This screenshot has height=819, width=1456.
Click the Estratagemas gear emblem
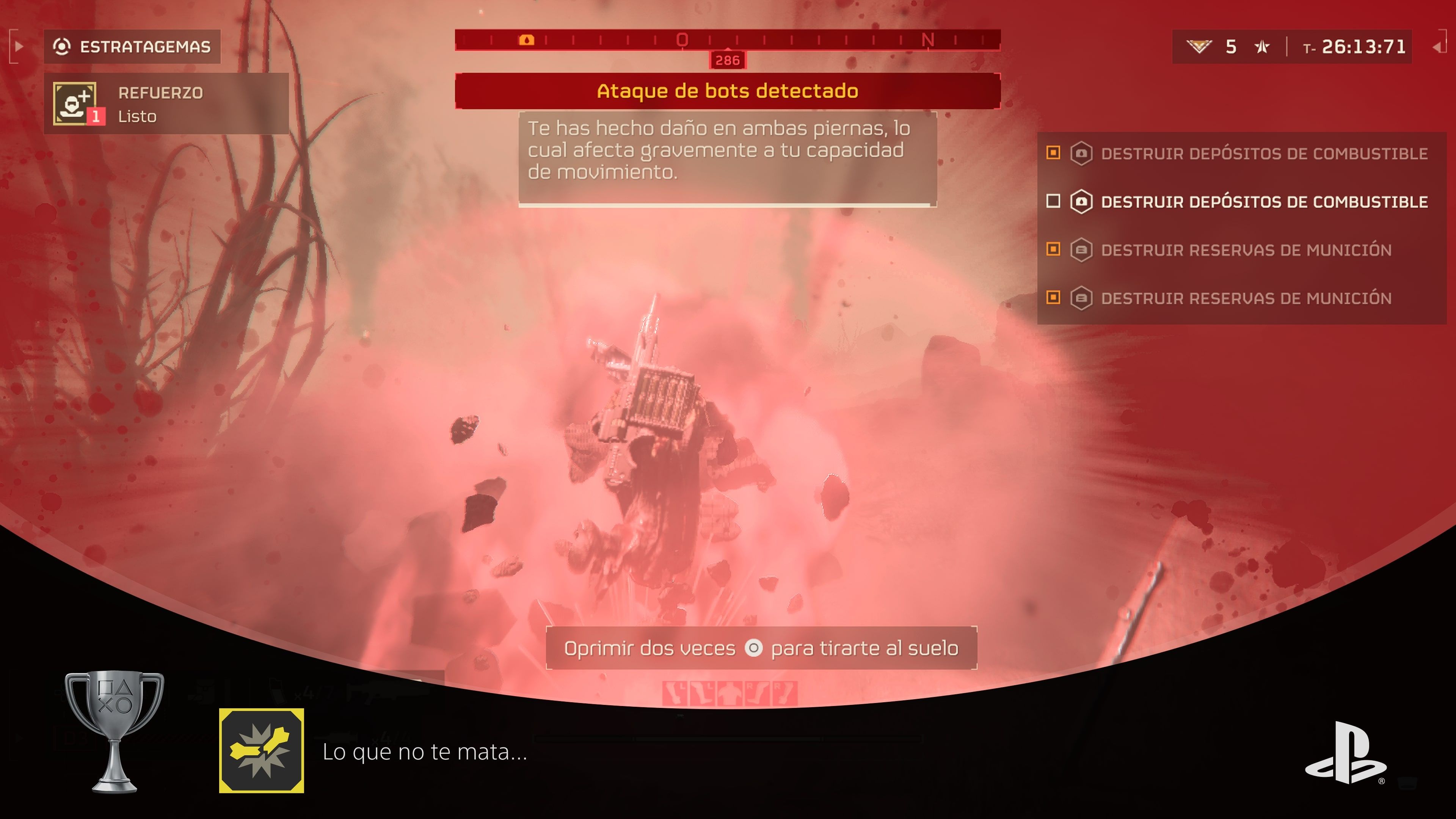coord(62,46)
